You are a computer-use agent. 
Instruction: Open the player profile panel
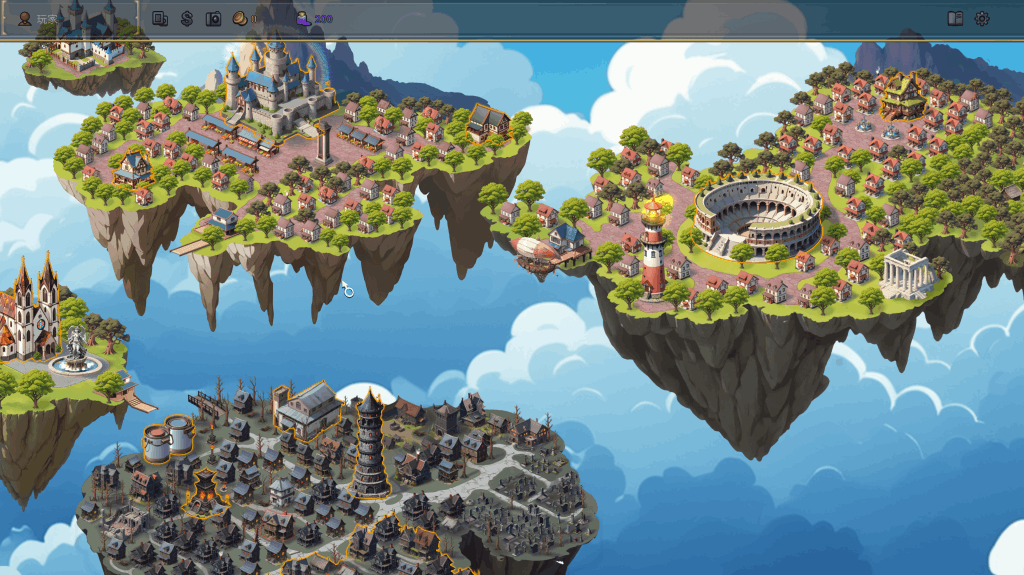click(x=26, y=18)
